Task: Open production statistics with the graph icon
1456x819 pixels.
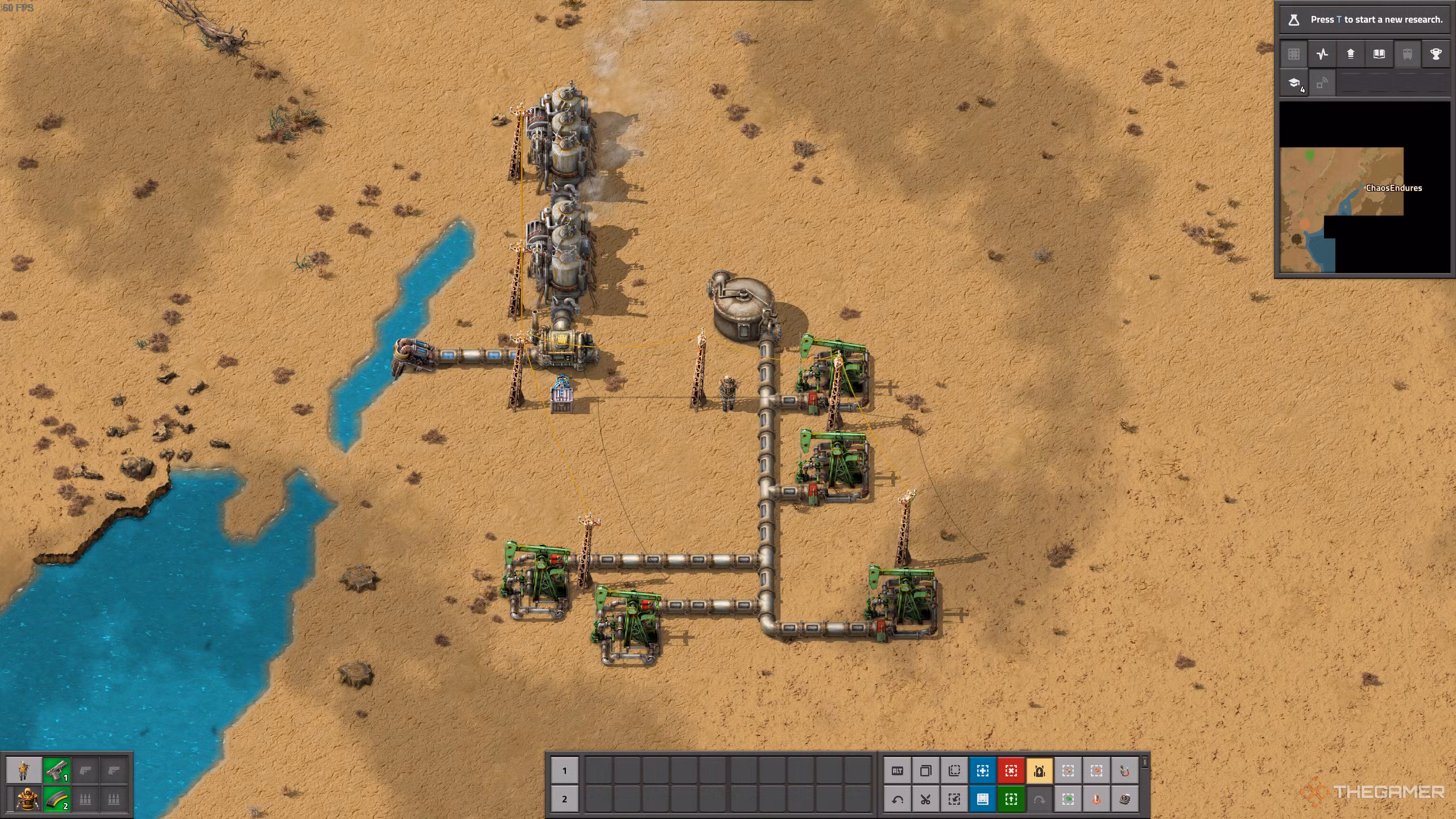Action: tap(1322, 54)
